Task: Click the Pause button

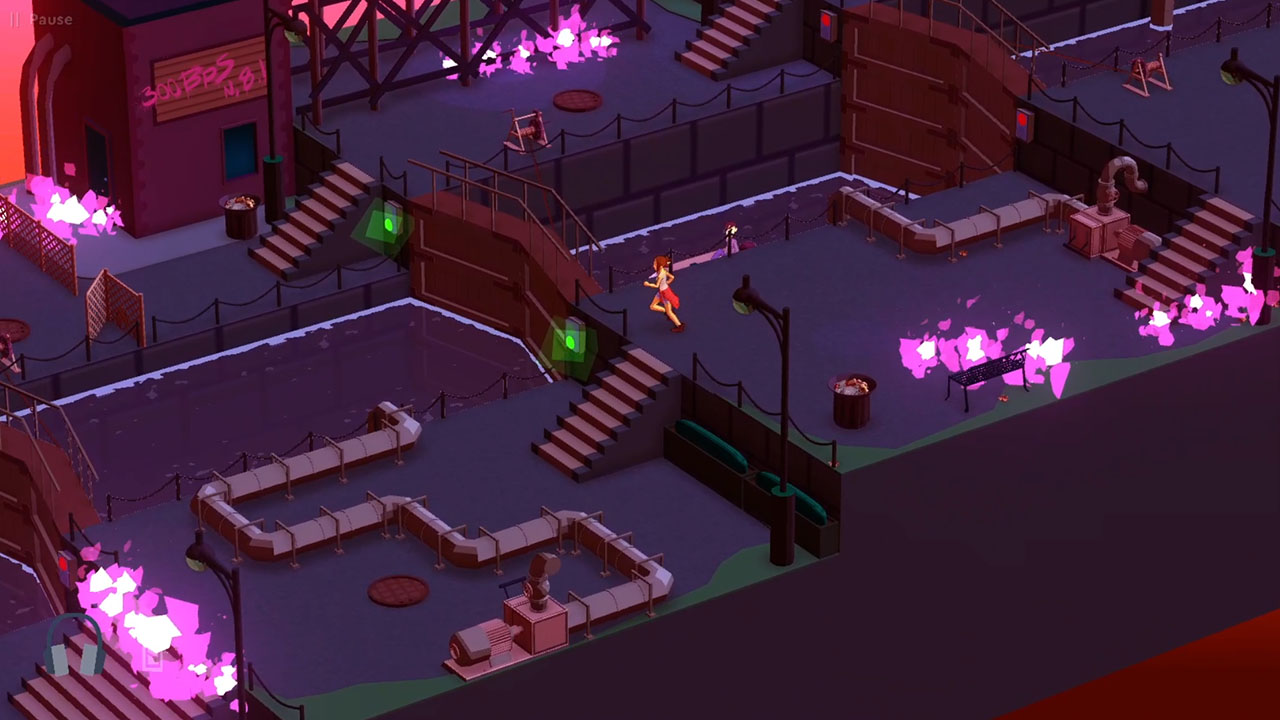Action: point(48,18)
